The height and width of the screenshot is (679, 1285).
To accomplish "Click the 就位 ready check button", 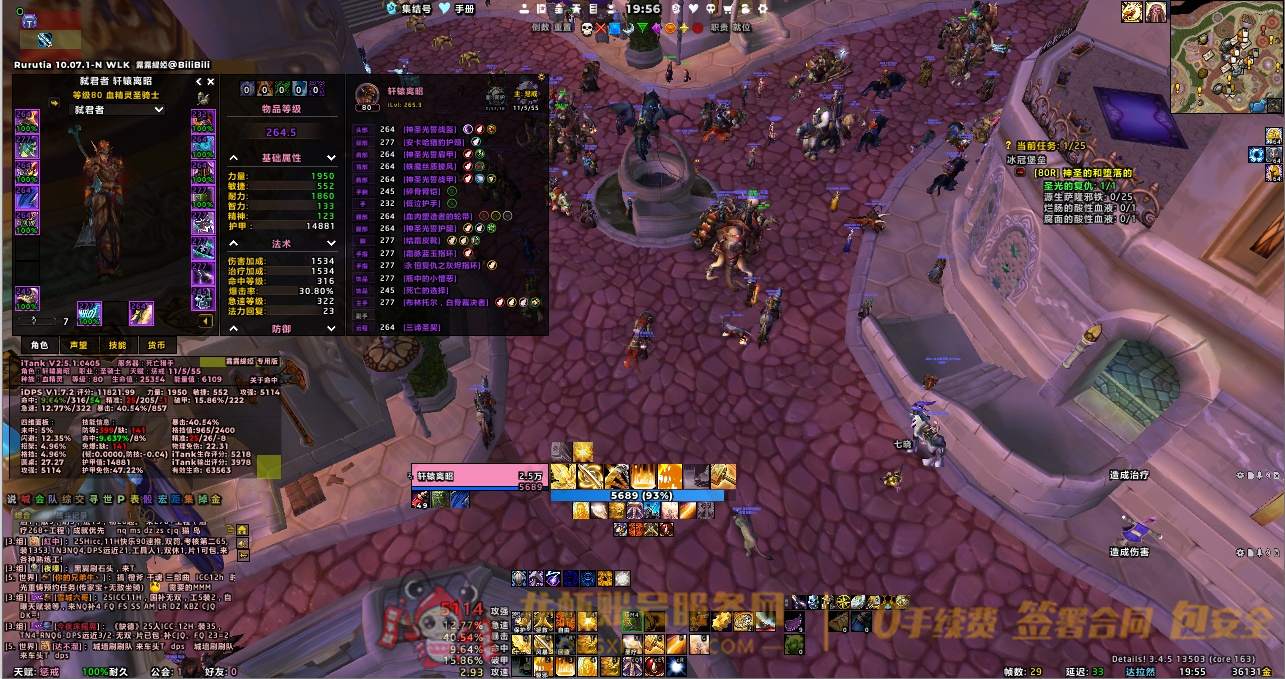I will [742, 28].
